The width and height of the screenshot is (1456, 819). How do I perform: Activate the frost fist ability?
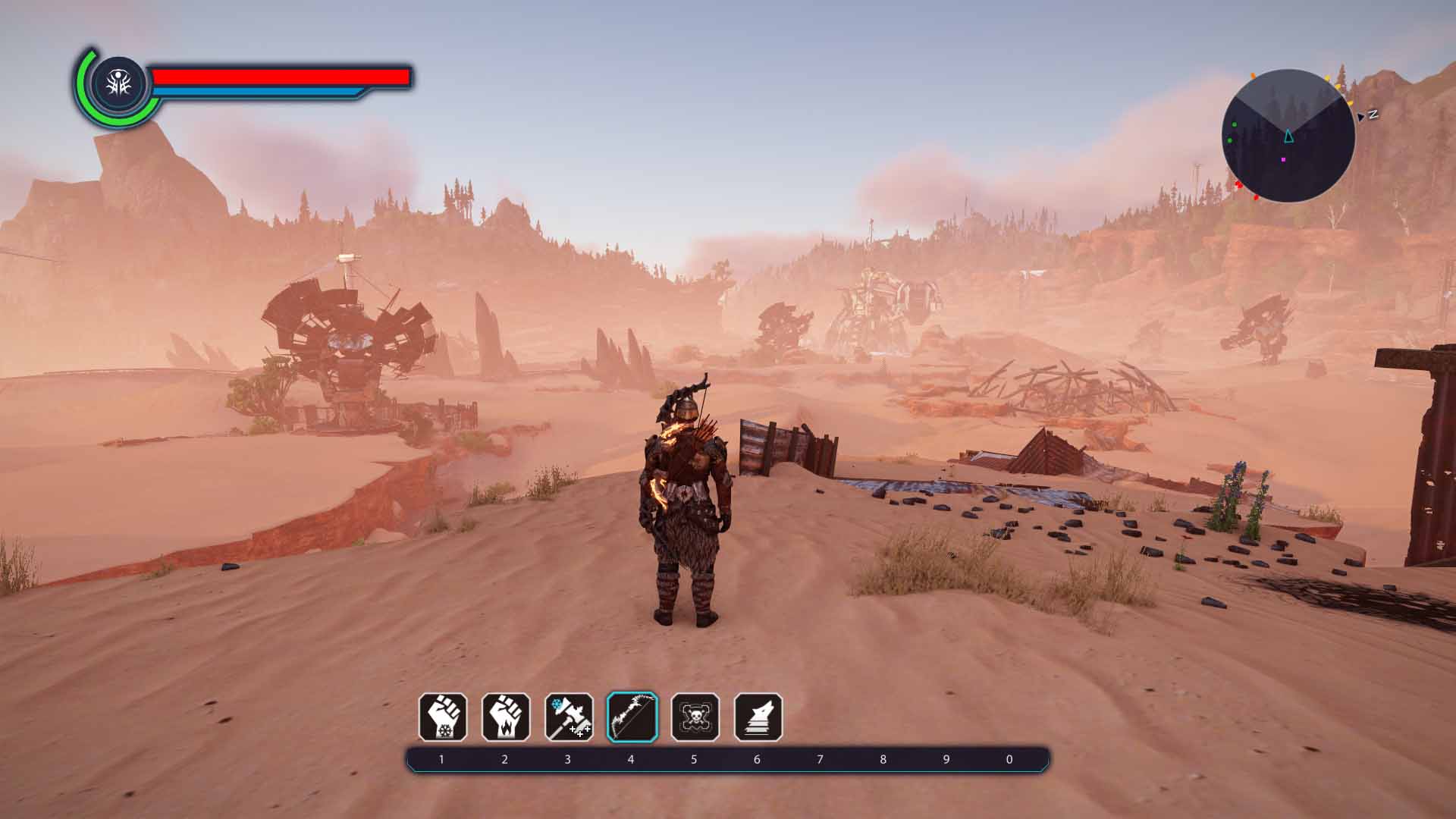pyautogui.click(x=443, y=717)
